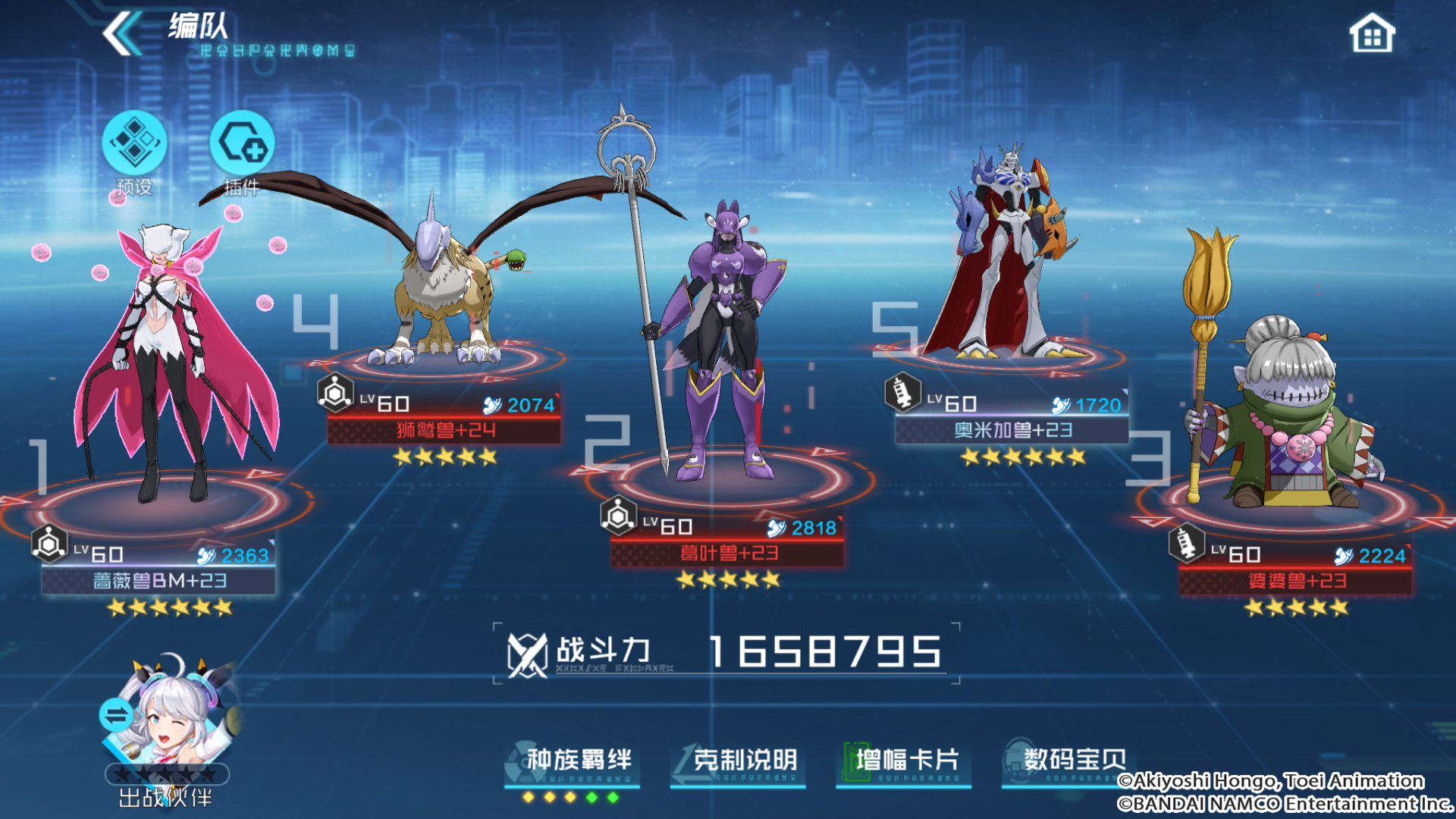Go back using the double-arrow button
The image size is (1456, 819).
121,33
